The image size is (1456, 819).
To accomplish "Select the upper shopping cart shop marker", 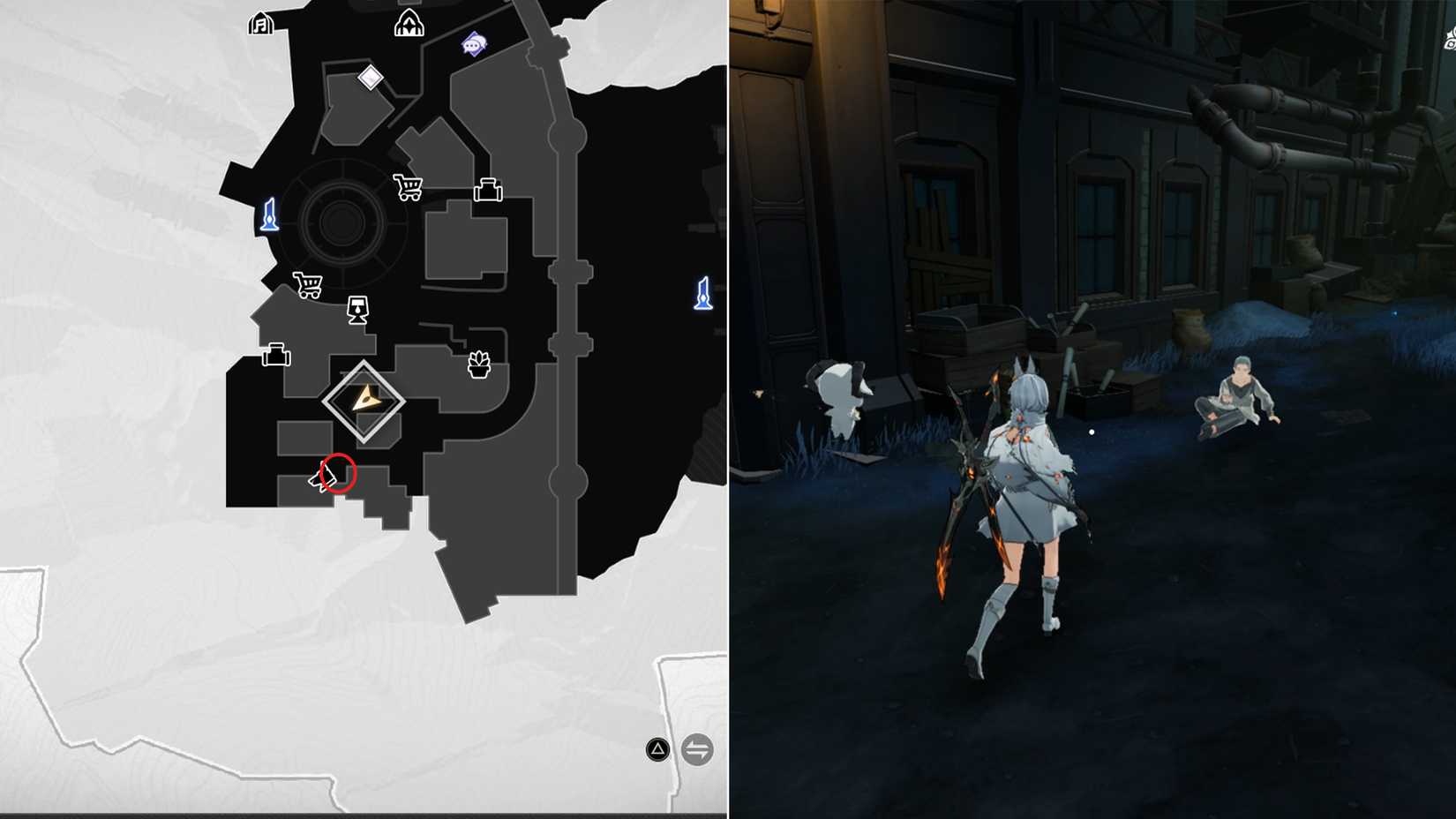I will (x=408, y=186).
